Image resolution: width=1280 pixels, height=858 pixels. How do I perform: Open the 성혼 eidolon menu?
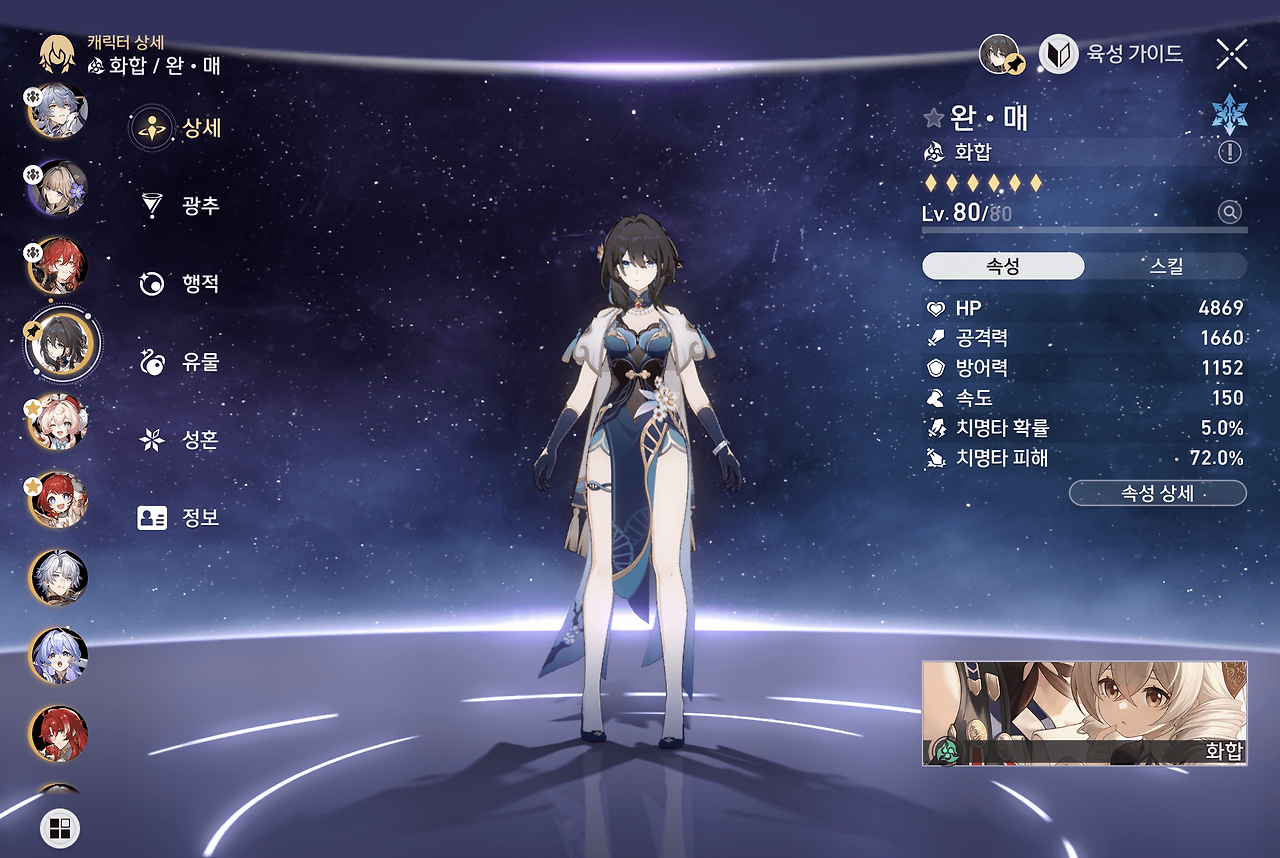[x=178, y=440]
